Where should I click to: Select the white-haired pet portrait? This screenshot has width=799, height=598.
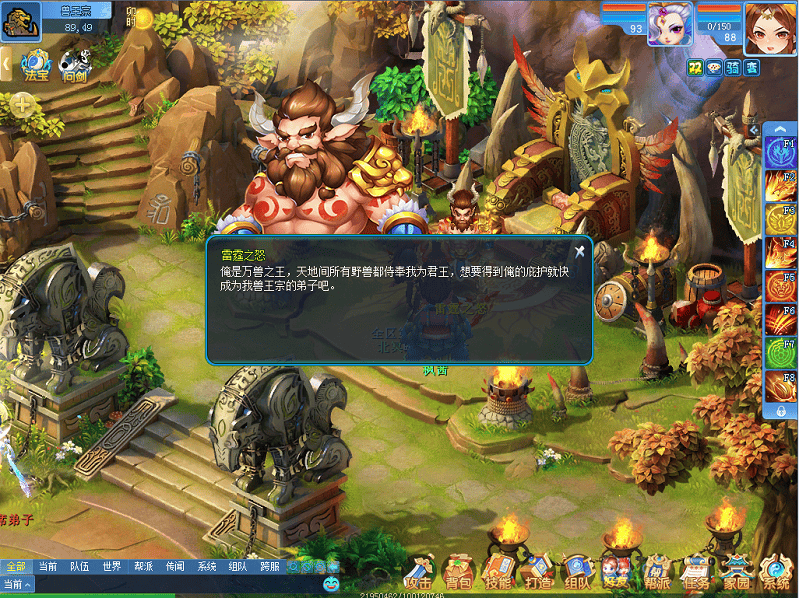pos(669,23)
